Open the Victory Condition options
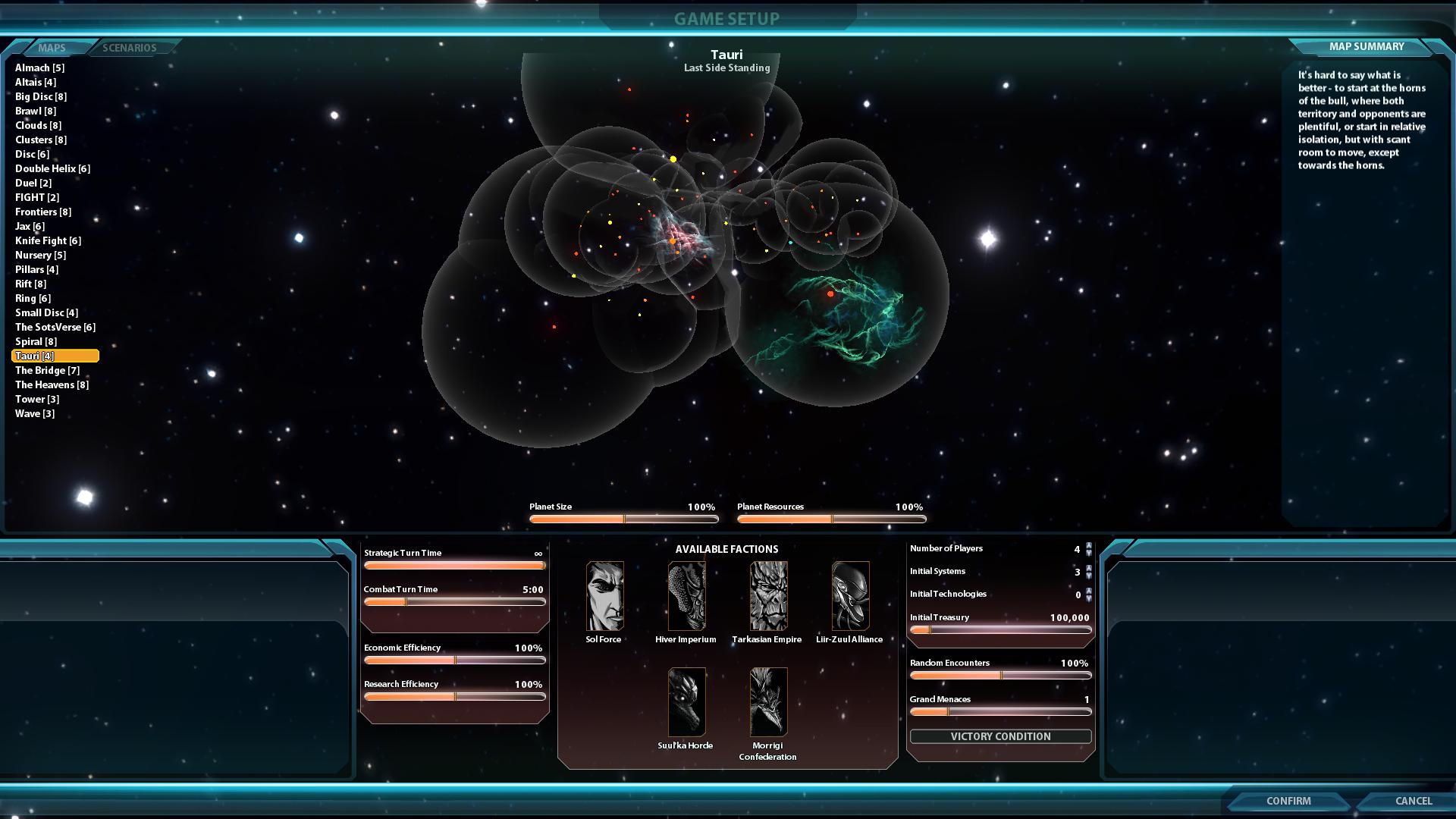This screenshot has width=1456, height=819. coord(1000,736)
